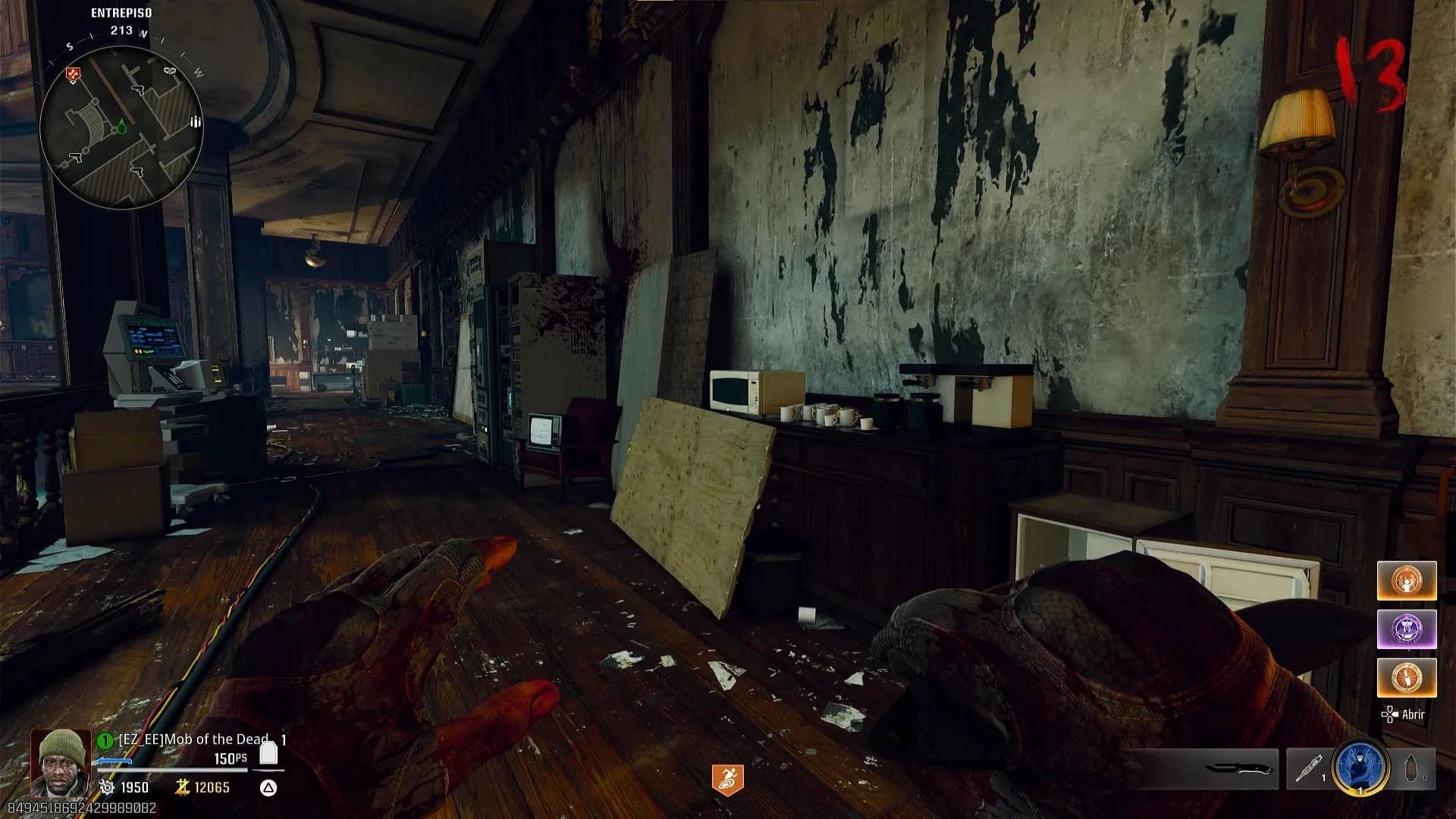Click the player portrait with green beanie
This screenshot has width=1456, height=819.
coord(61,762)
